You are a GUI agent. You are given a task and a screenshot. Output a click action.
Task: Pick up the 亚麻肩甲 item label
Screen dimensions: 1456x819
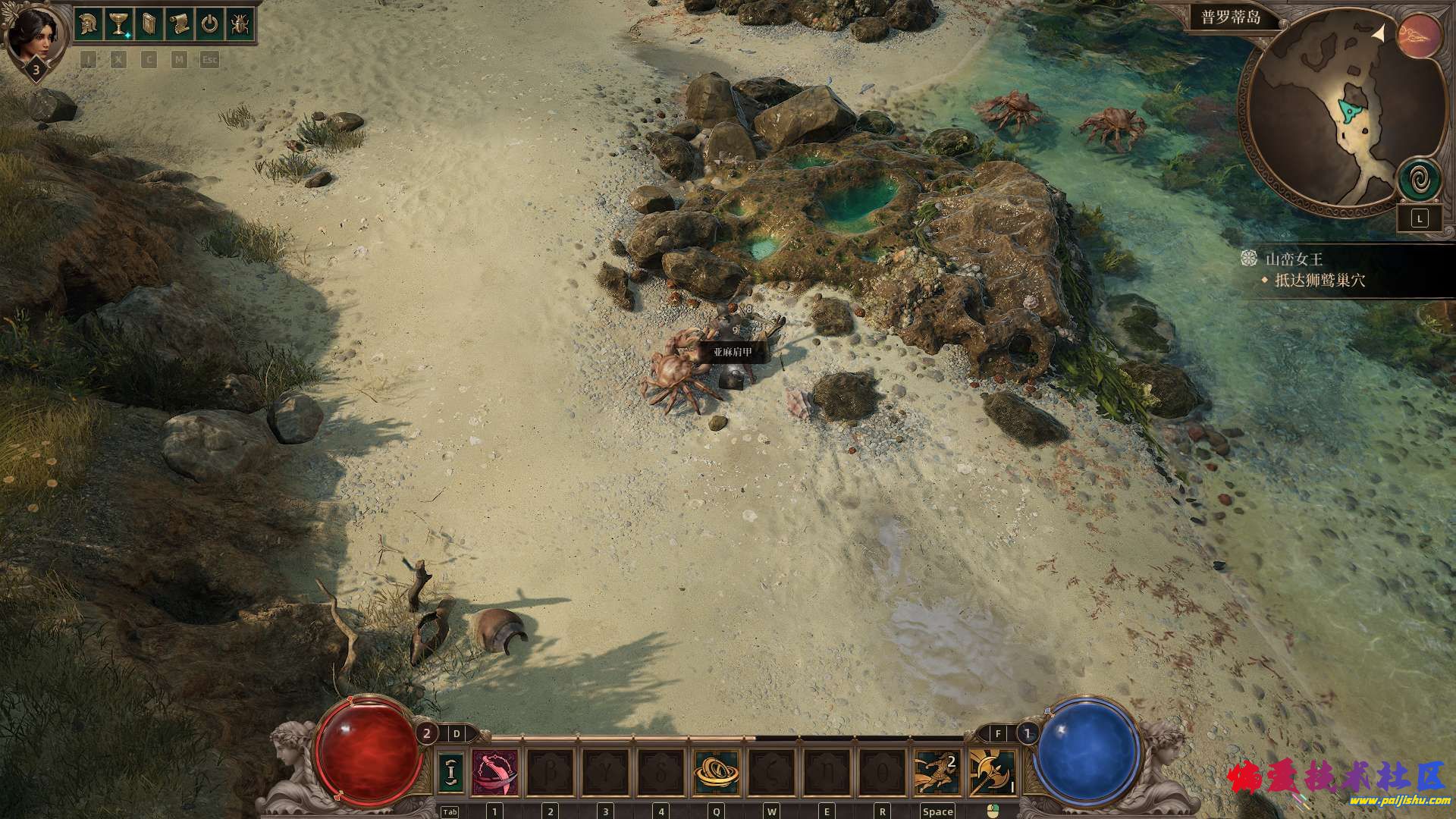click(733, 353)
